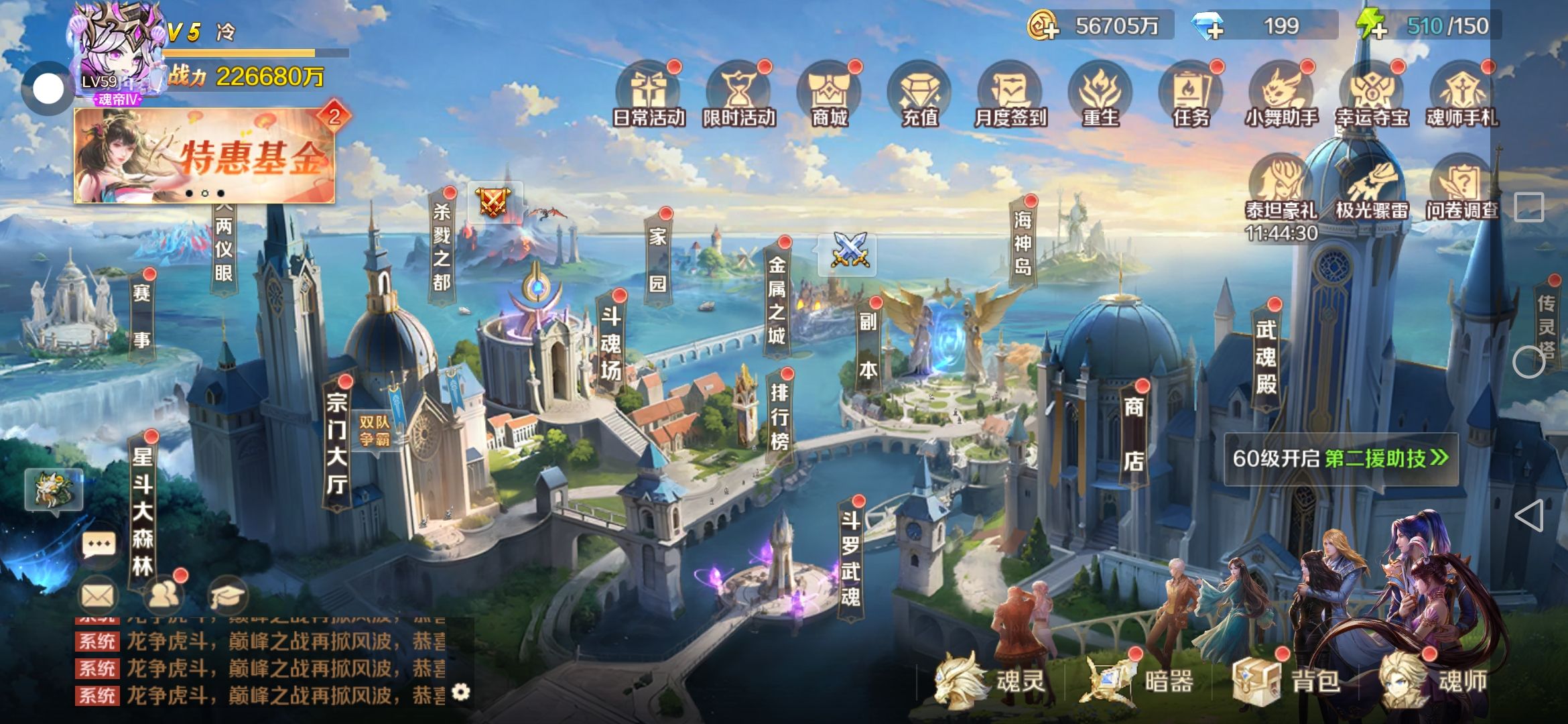Viewport: 1568px width, 724px height.
Task: Open the 宗门大厅 sect hall
Action: pos(336,442)
